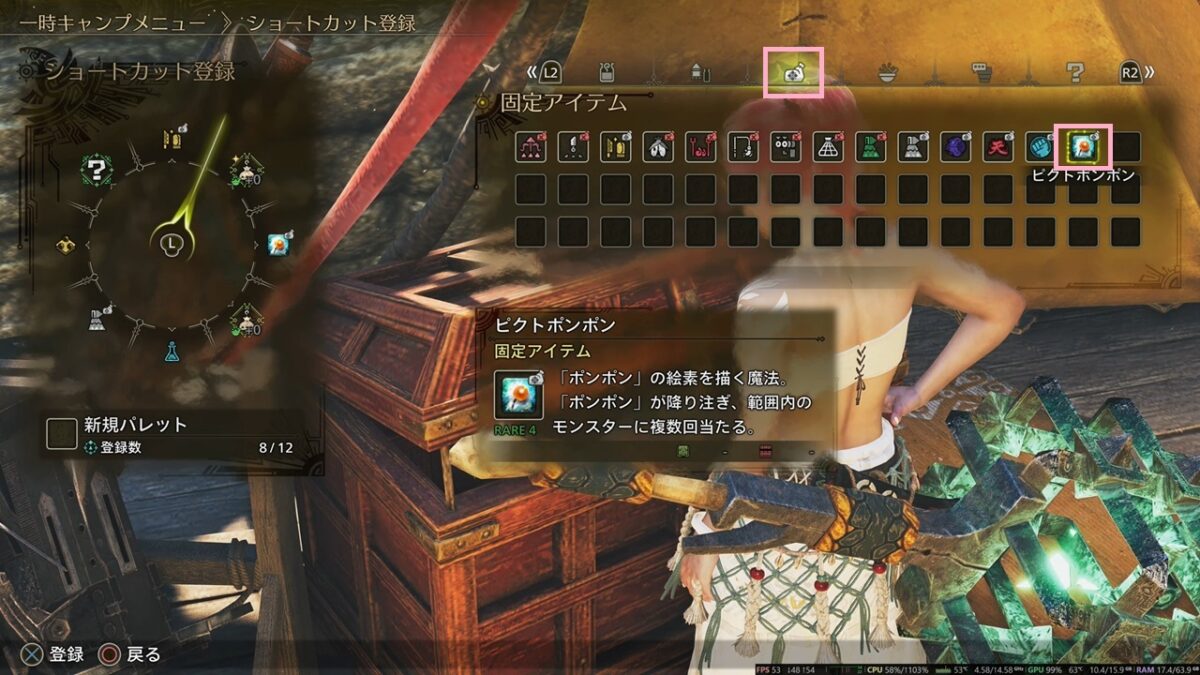Viewport: 1200px width, 675px height.
Task: Select the question mark radial shortcut slot
Action: tap(97, 169)
